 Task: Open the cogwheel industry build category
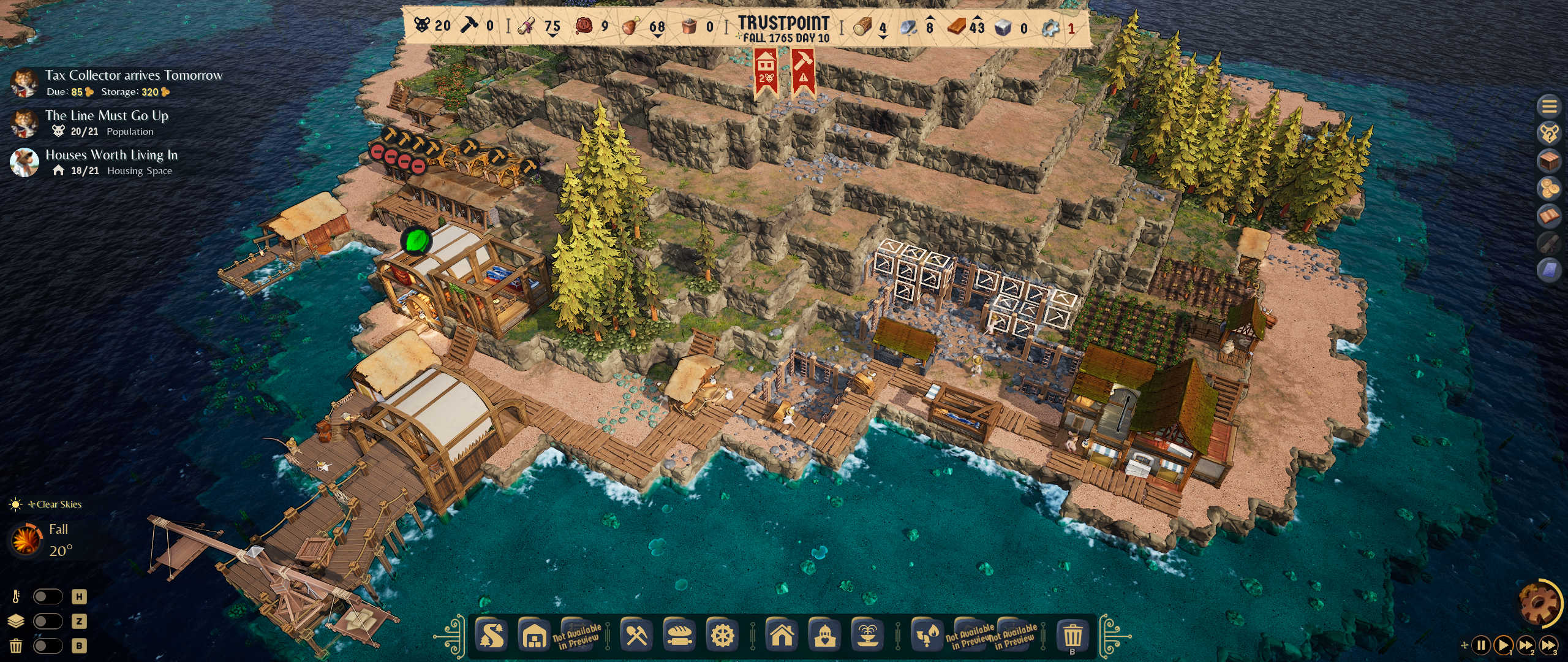point(722,636)
